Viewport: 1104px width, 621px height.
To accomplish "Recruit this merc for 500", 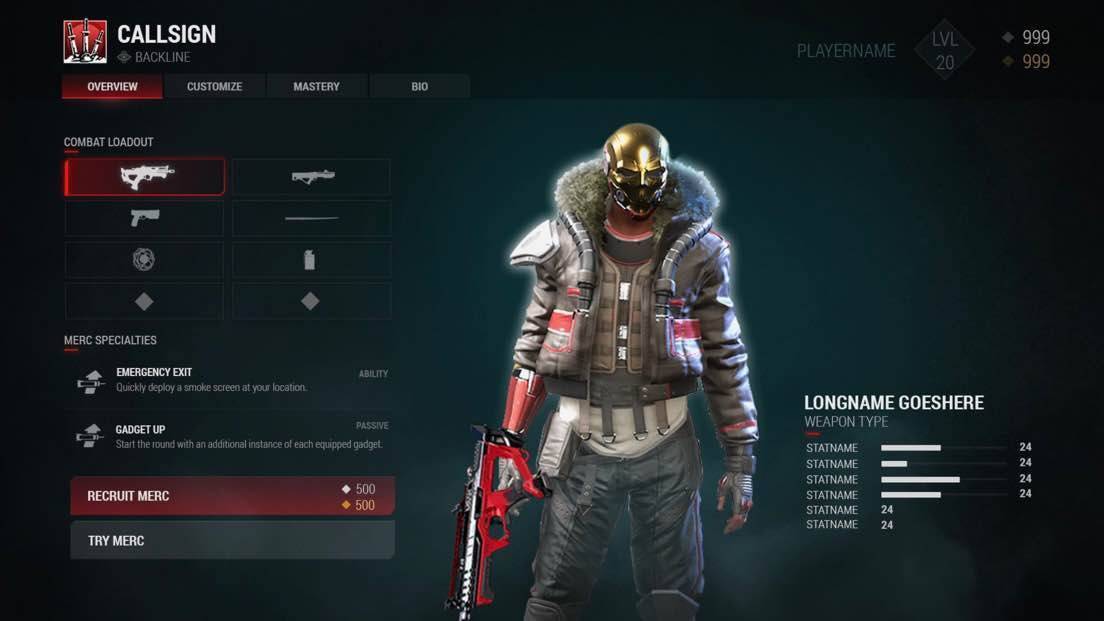I will [x=232, y=496].
